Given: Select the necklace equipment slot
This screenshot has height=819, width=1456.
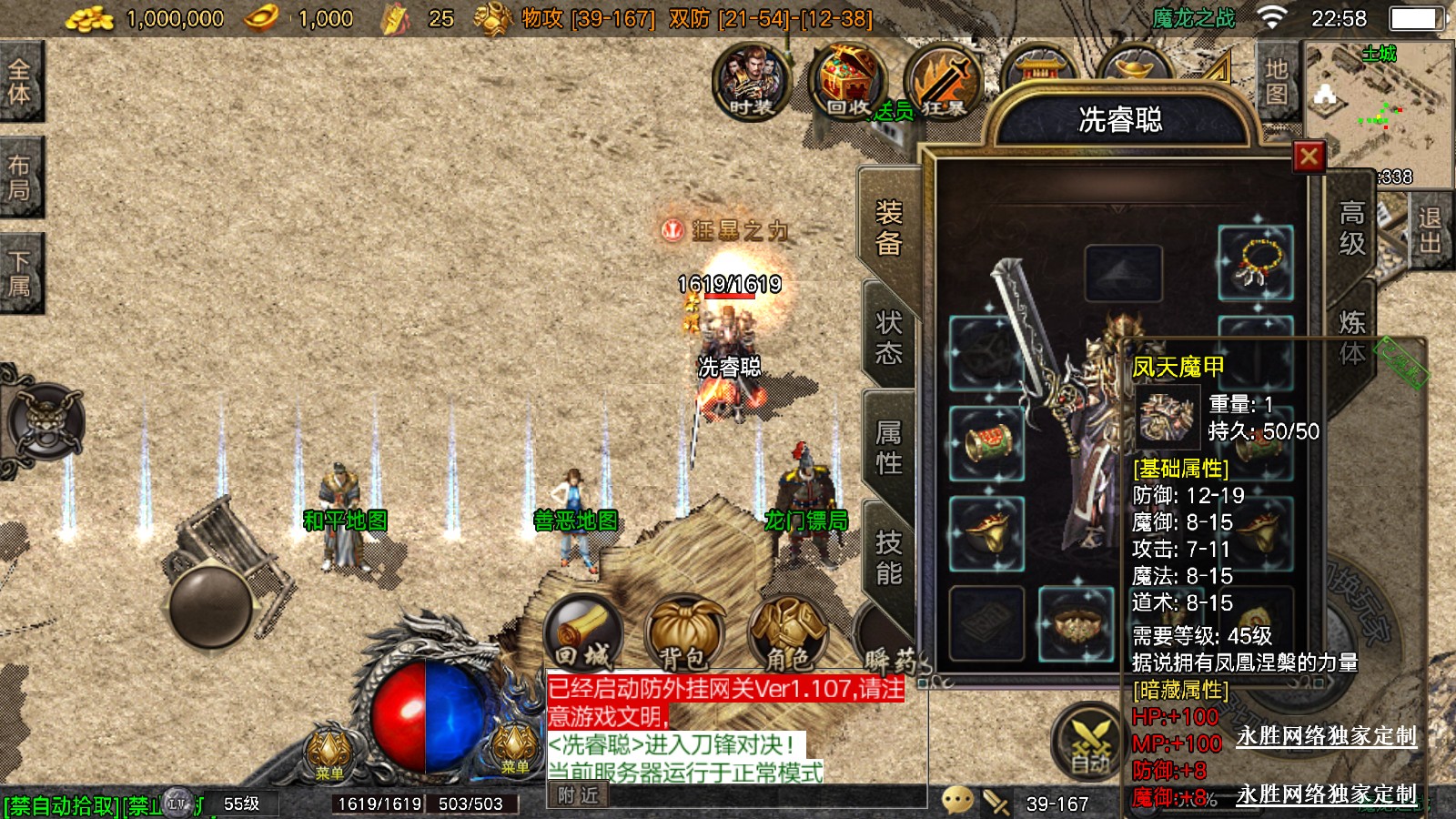Looking at the screenshot, I should pyautogui.click(x=1256, y=264).
